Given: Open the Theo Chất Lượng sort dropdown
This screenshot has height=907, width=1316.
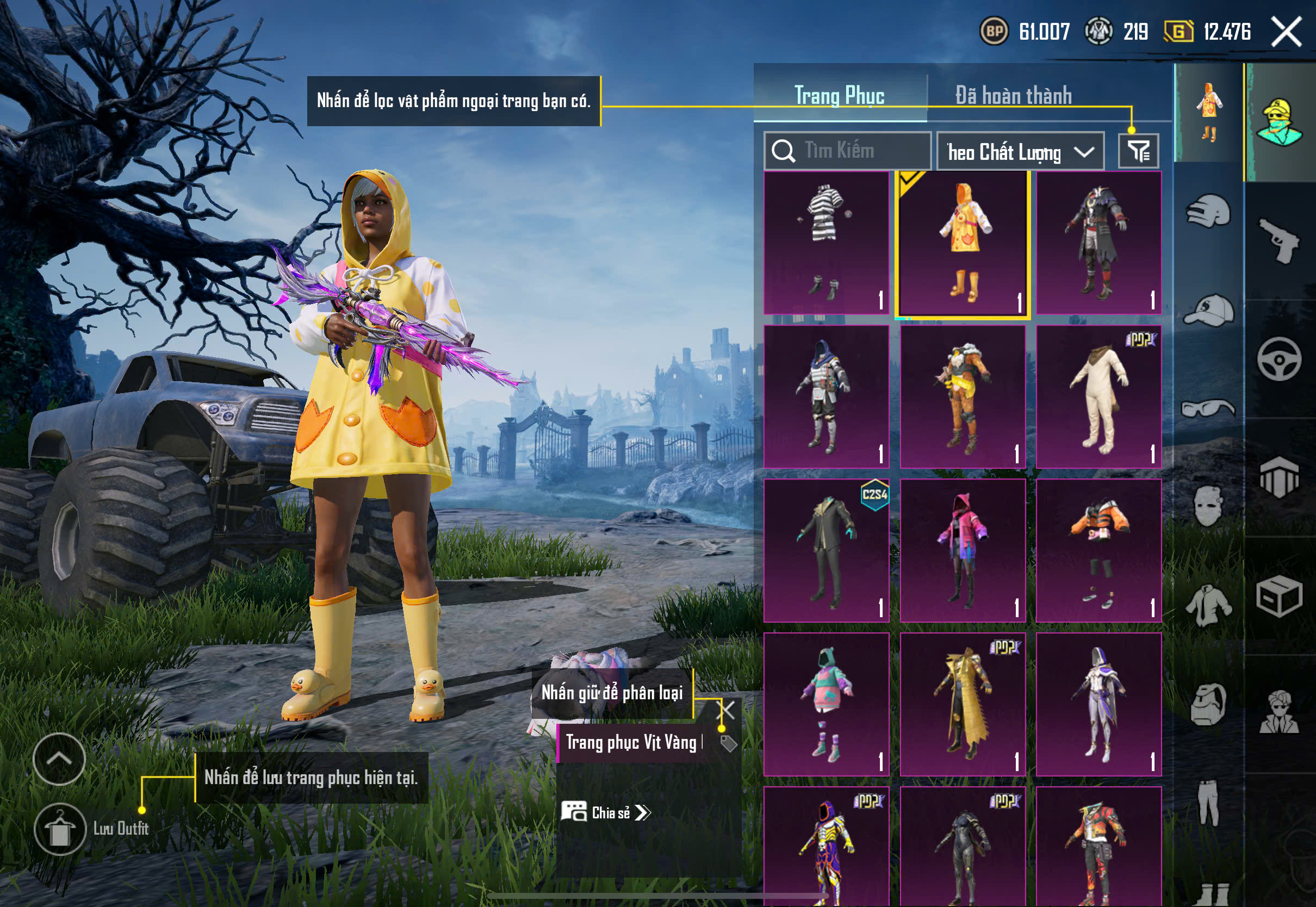Looking at the screenshot, I should point(1020,152).
